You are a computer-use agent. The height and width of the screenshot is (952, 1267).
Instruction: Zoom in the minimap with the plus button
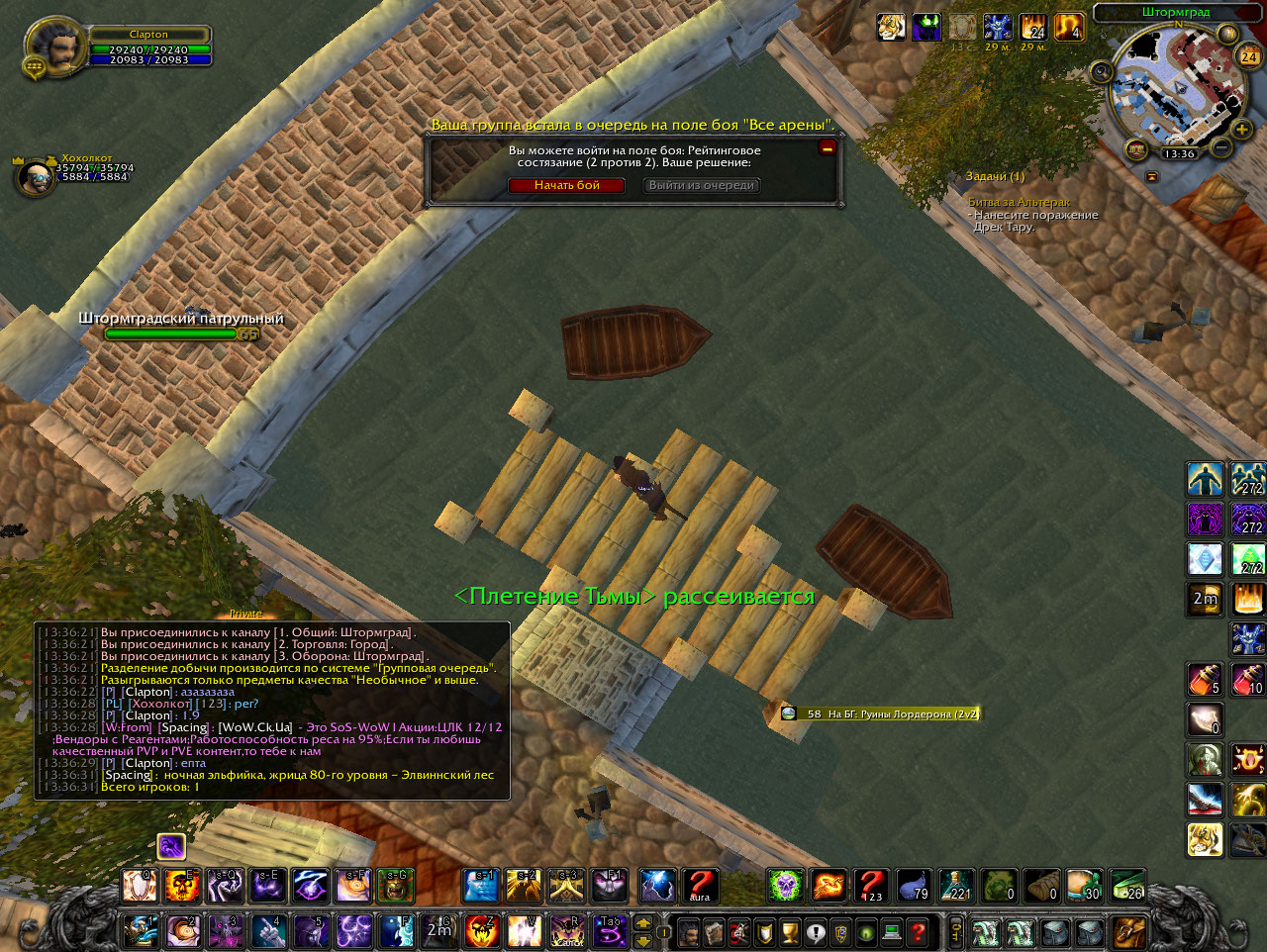pos(1241,130)
